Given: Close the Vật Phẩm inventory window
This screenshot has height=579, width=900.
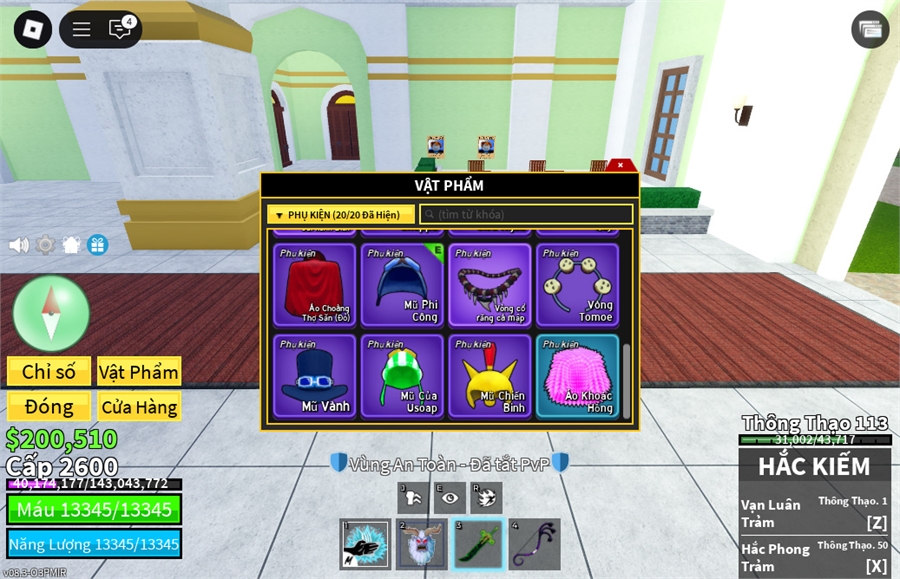Looking at the screenshot, I should [621, 165].
